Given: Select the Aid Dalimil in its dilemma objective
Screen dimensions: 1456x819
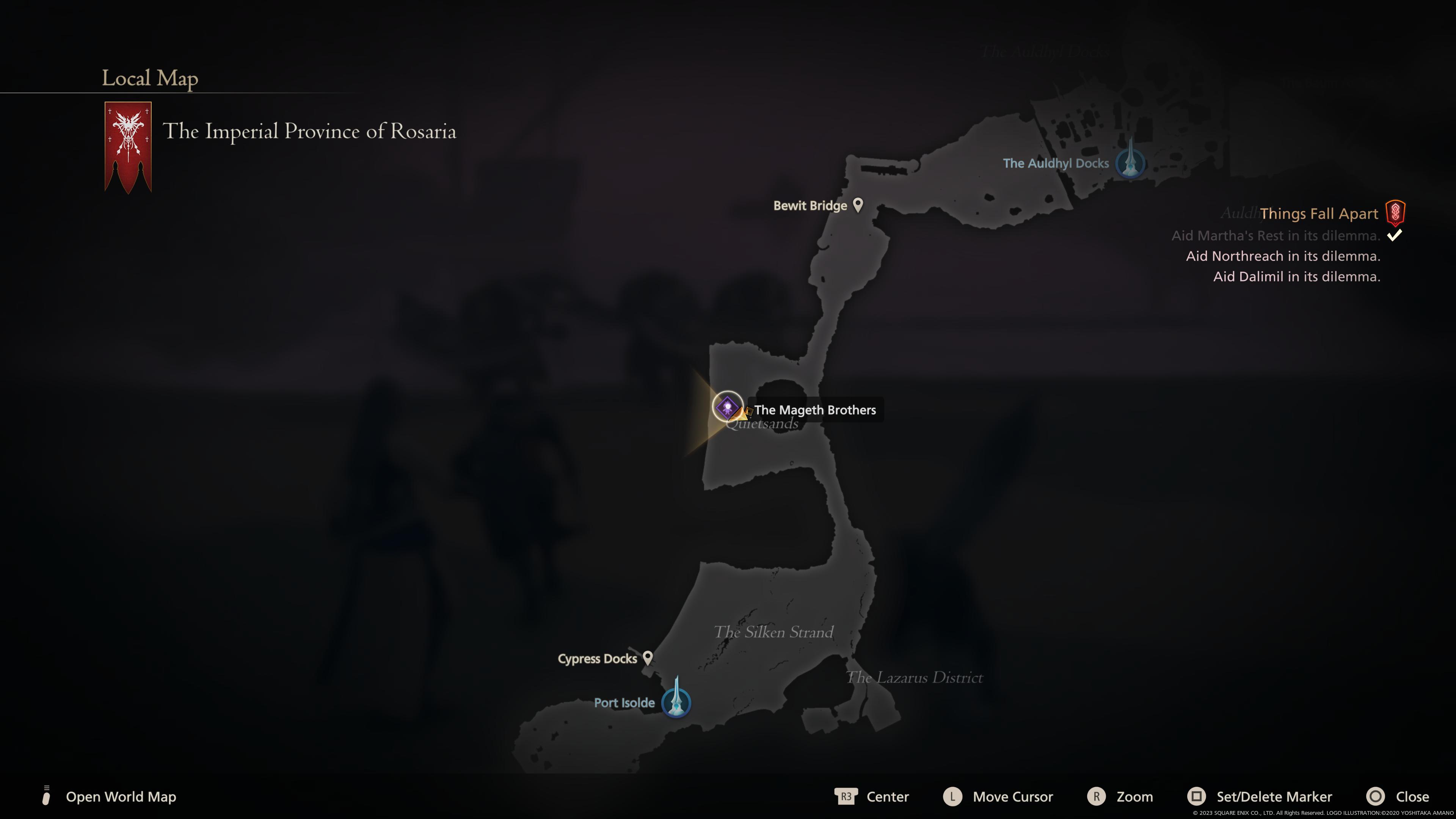Looking at the screenshot, I should [1297, 277].
